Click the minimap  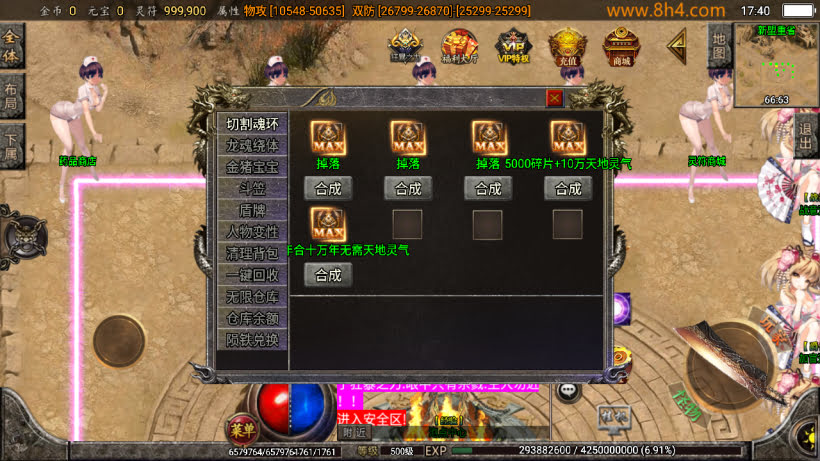pos(776,63)
